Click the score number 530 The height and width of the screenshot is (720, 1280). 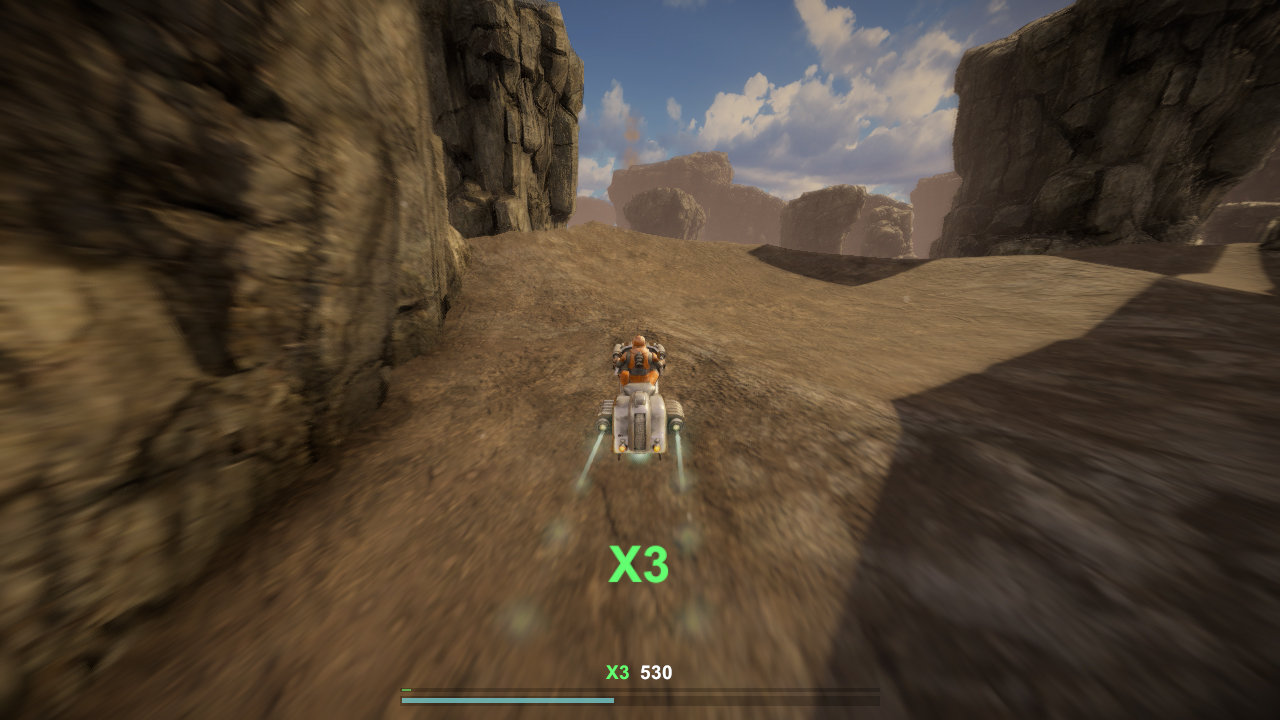pos(656,673)
